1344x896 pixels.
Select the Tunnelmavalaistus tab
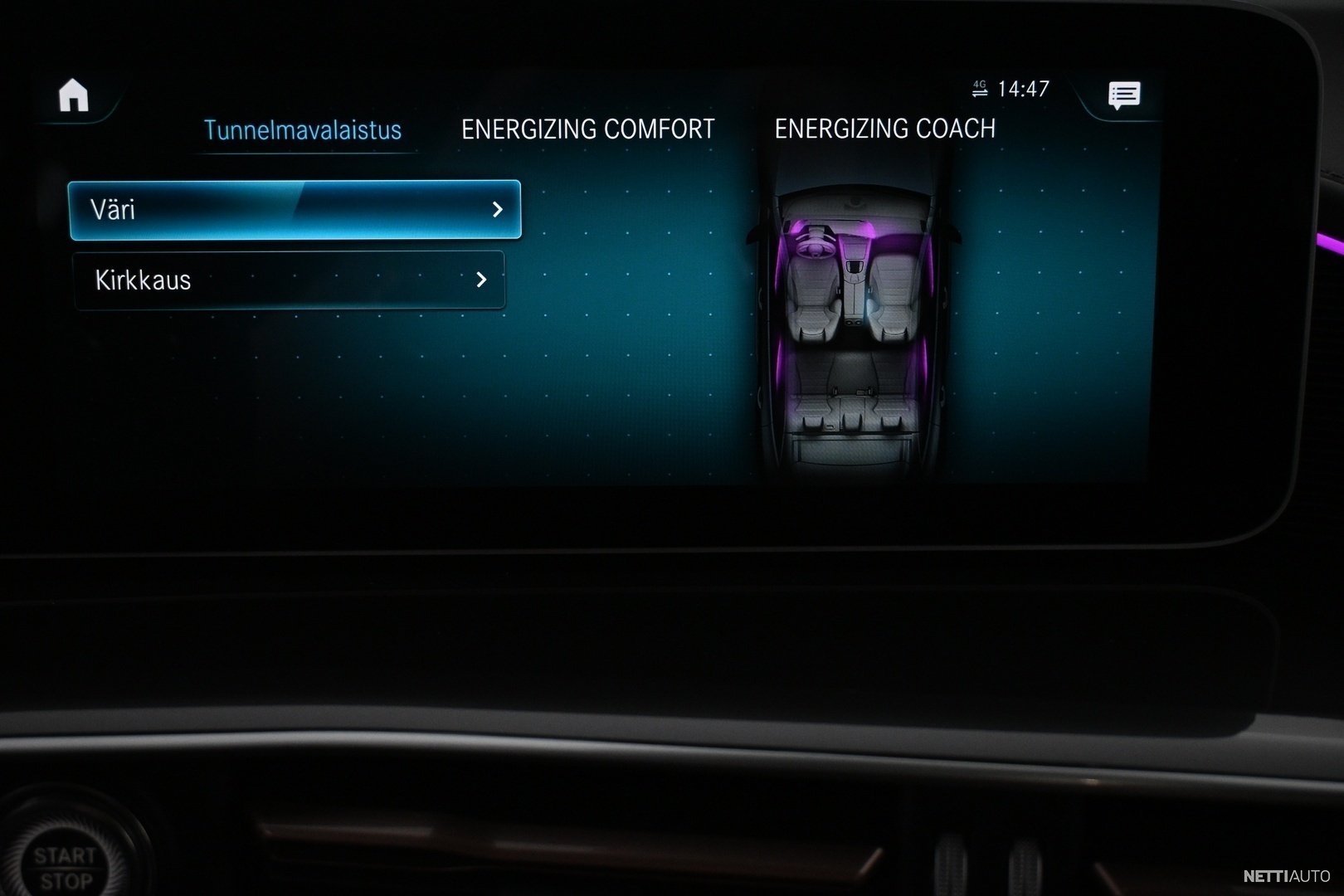click(303, 130)
